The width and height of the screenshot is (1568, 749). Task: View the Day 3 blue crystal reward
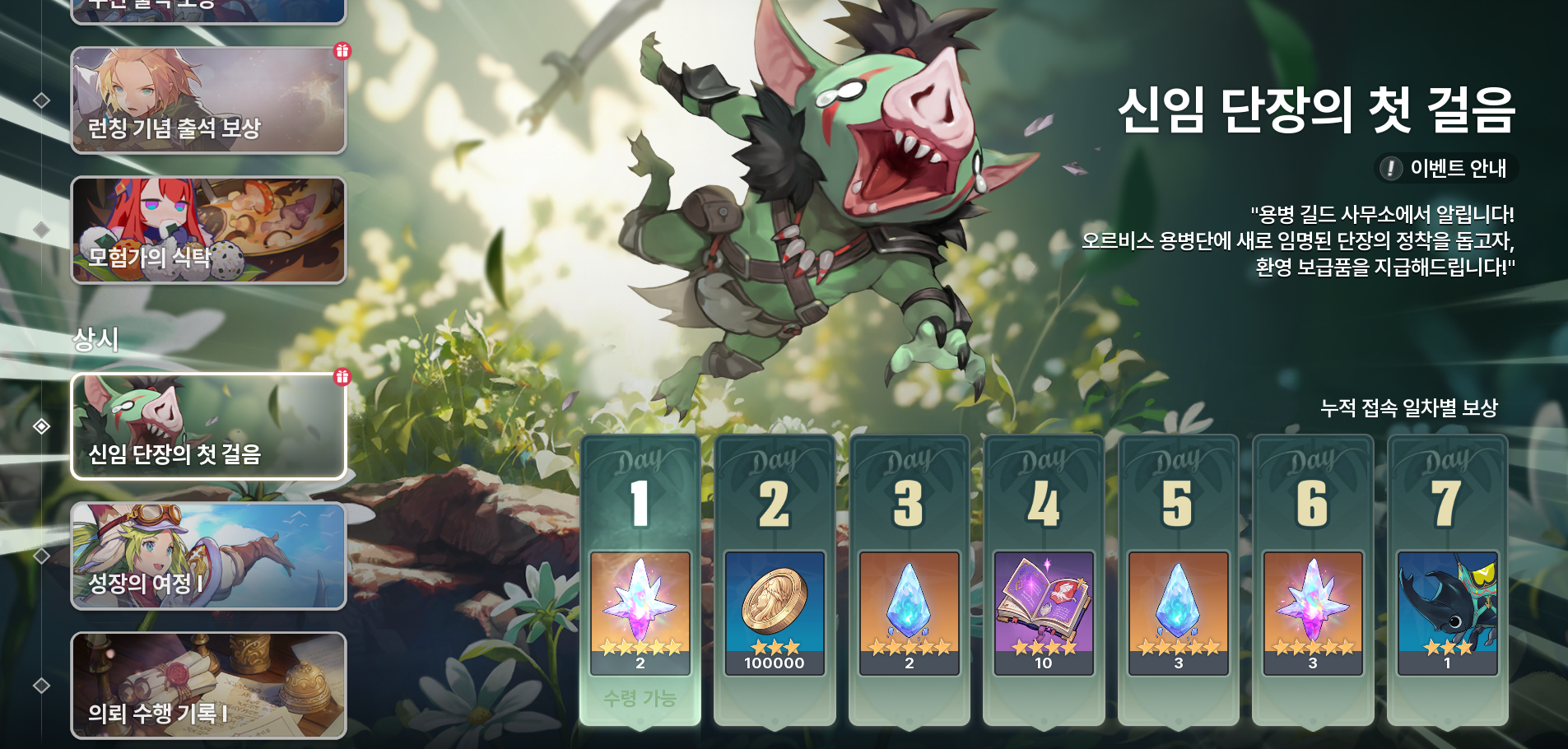pos(909,613)
